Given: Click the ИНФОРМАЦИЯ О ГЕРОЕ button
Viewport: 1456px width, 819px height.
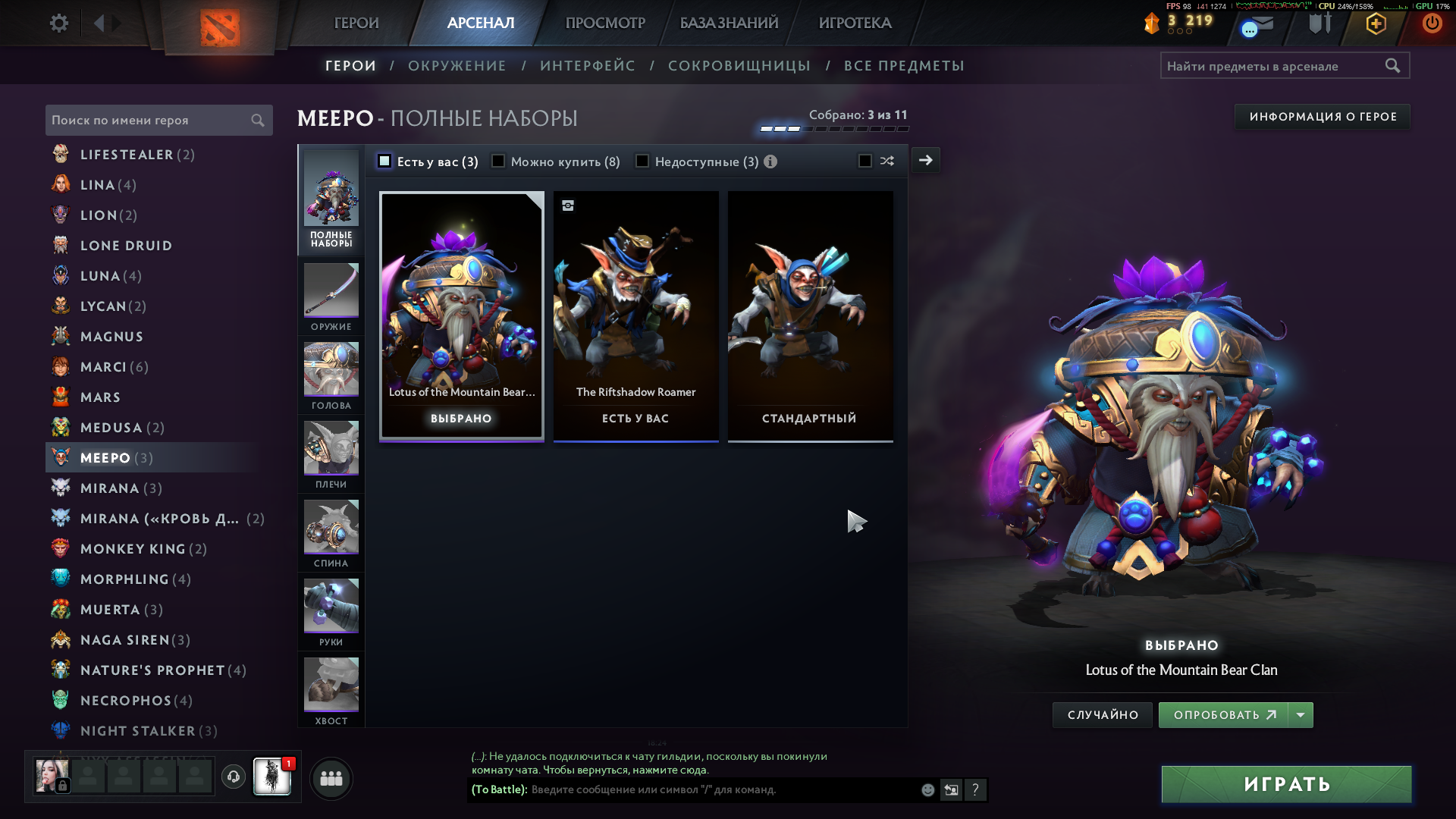Looking at the screenshot, I should pos(1323,117).
